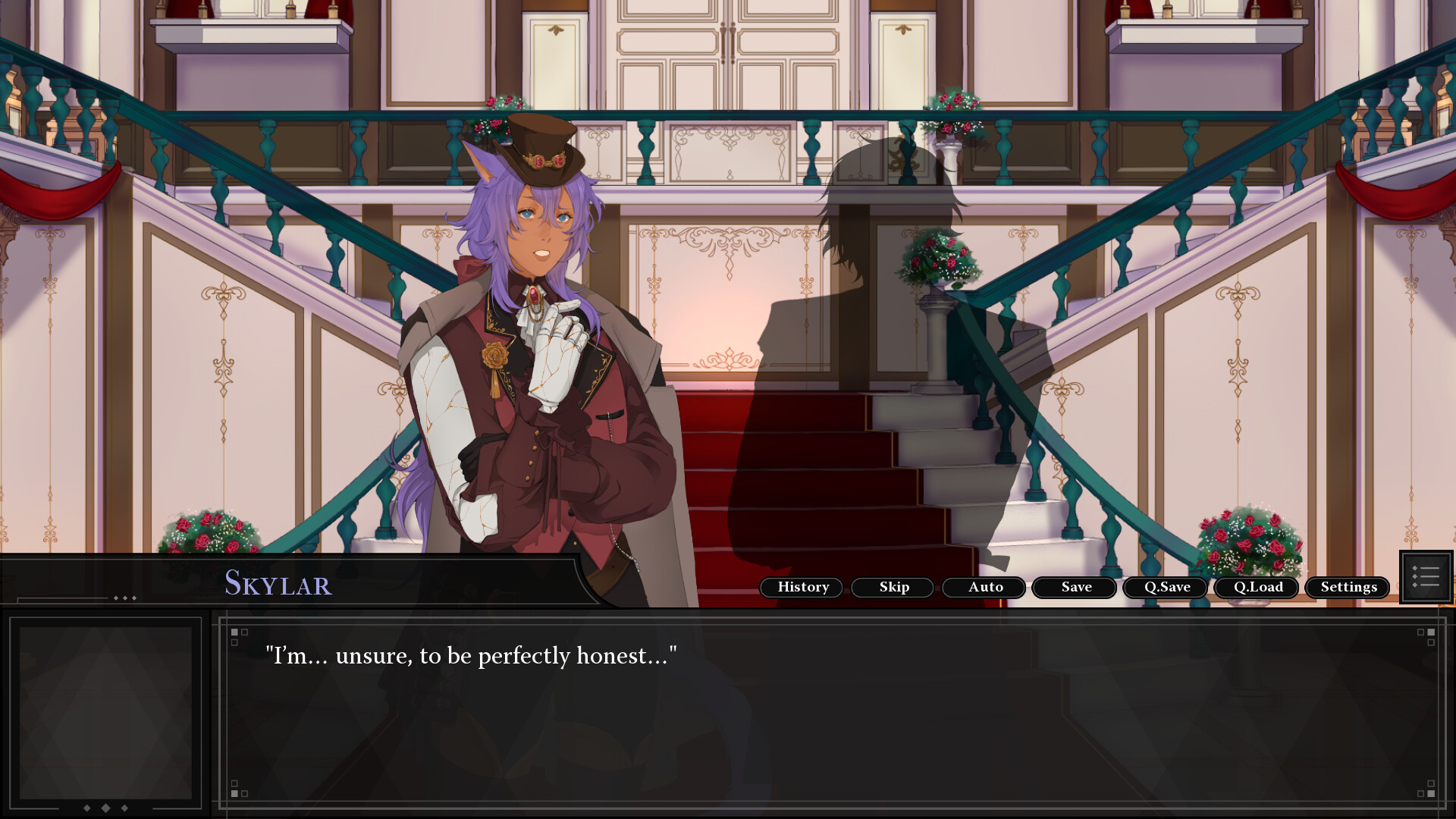This screenshot has height=819, width=1456.
Task: Advance dialogue by clicking the text box
Action: [x=834, y=720]
